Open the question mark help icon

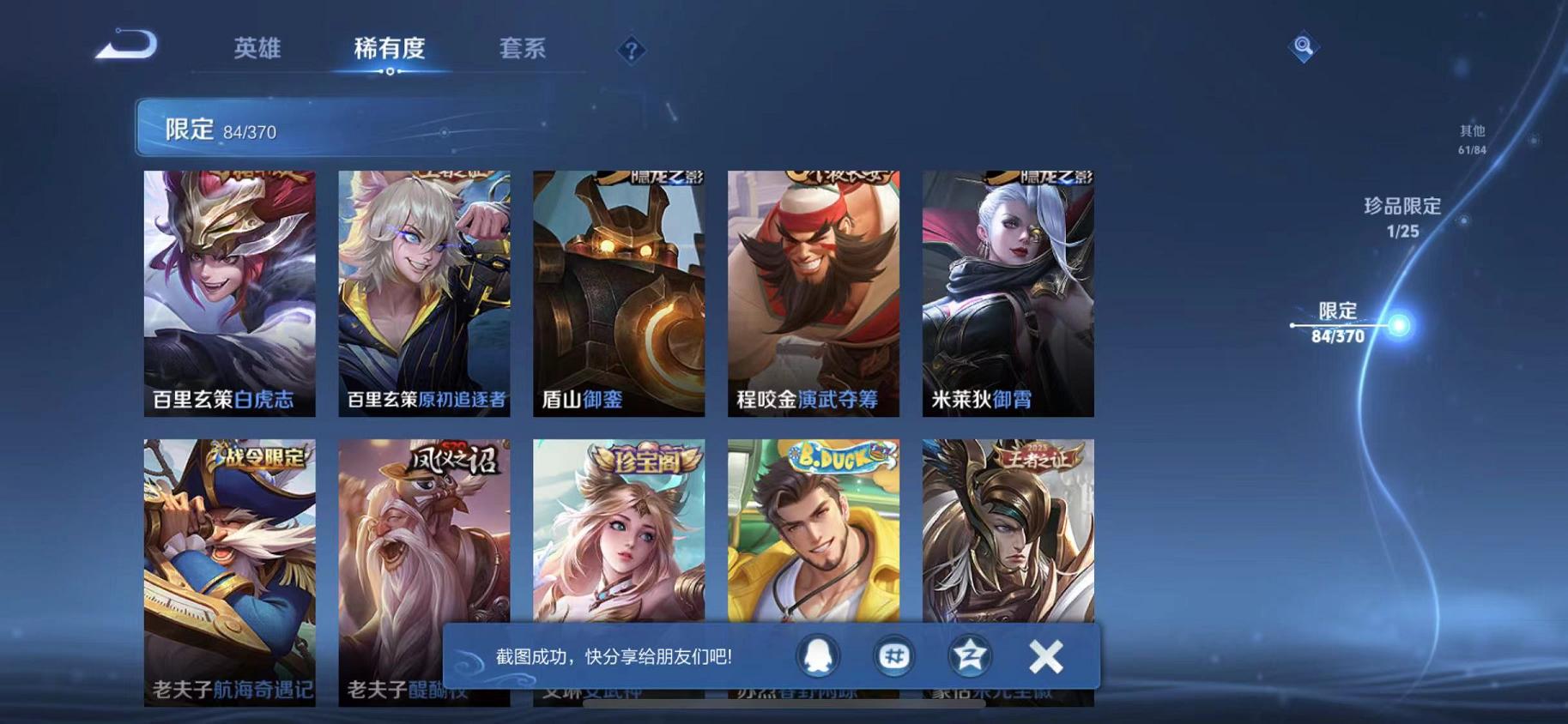tap(631, 51)
